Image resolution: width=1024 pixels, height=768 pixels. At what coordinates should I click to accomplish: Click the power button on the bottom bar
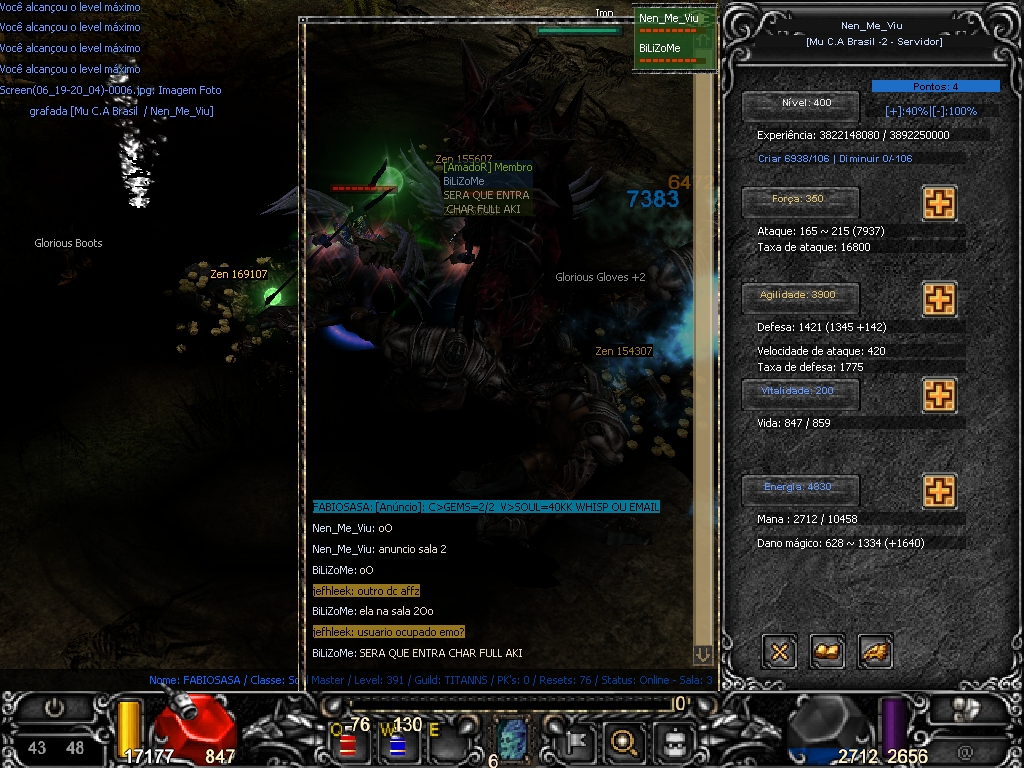tap(54, 708)
